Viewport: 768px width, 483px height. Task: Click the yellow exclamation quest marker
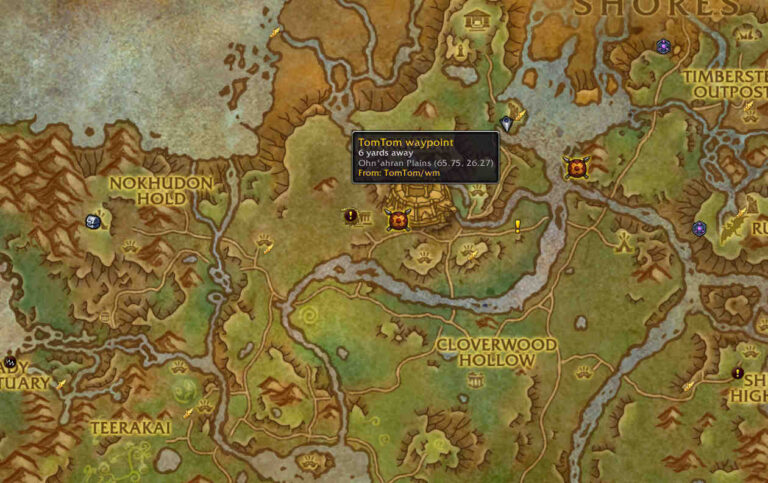click(518, 226)
